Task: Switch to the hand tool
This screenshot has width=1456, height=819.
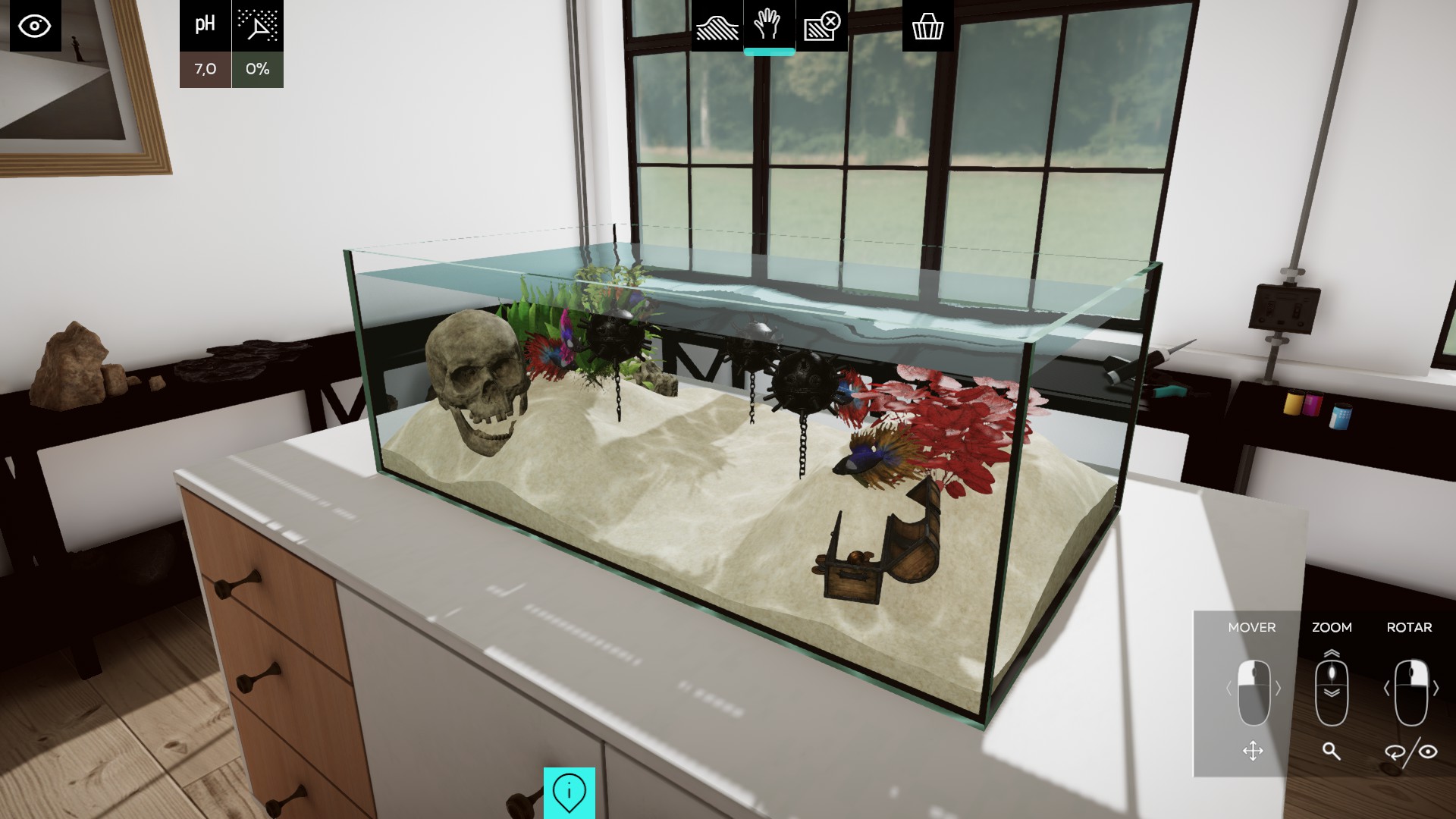Action: click(768, 27)
